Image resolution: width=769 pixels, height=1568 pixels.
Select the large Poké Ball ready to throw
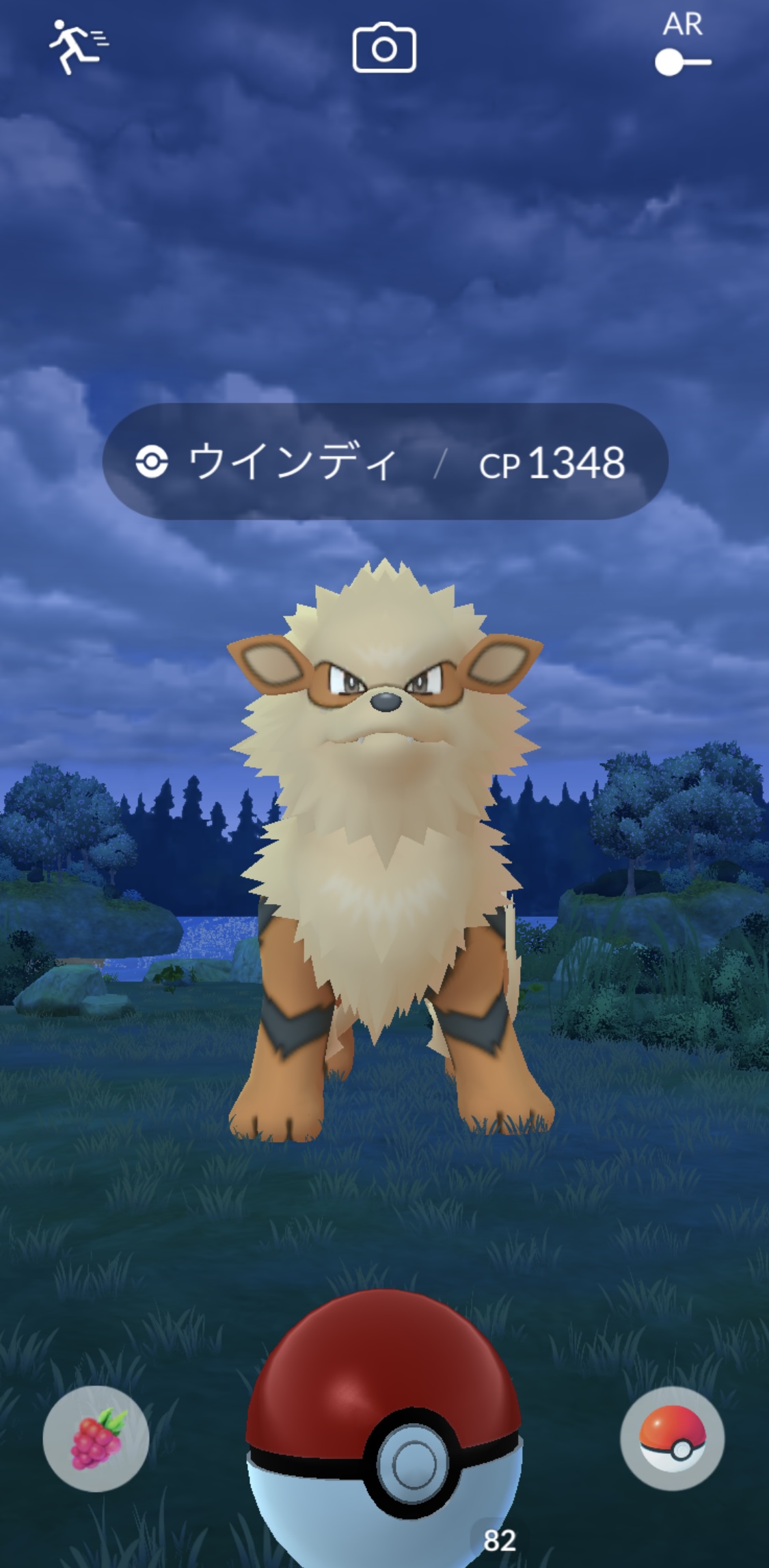pos(384,1429)
